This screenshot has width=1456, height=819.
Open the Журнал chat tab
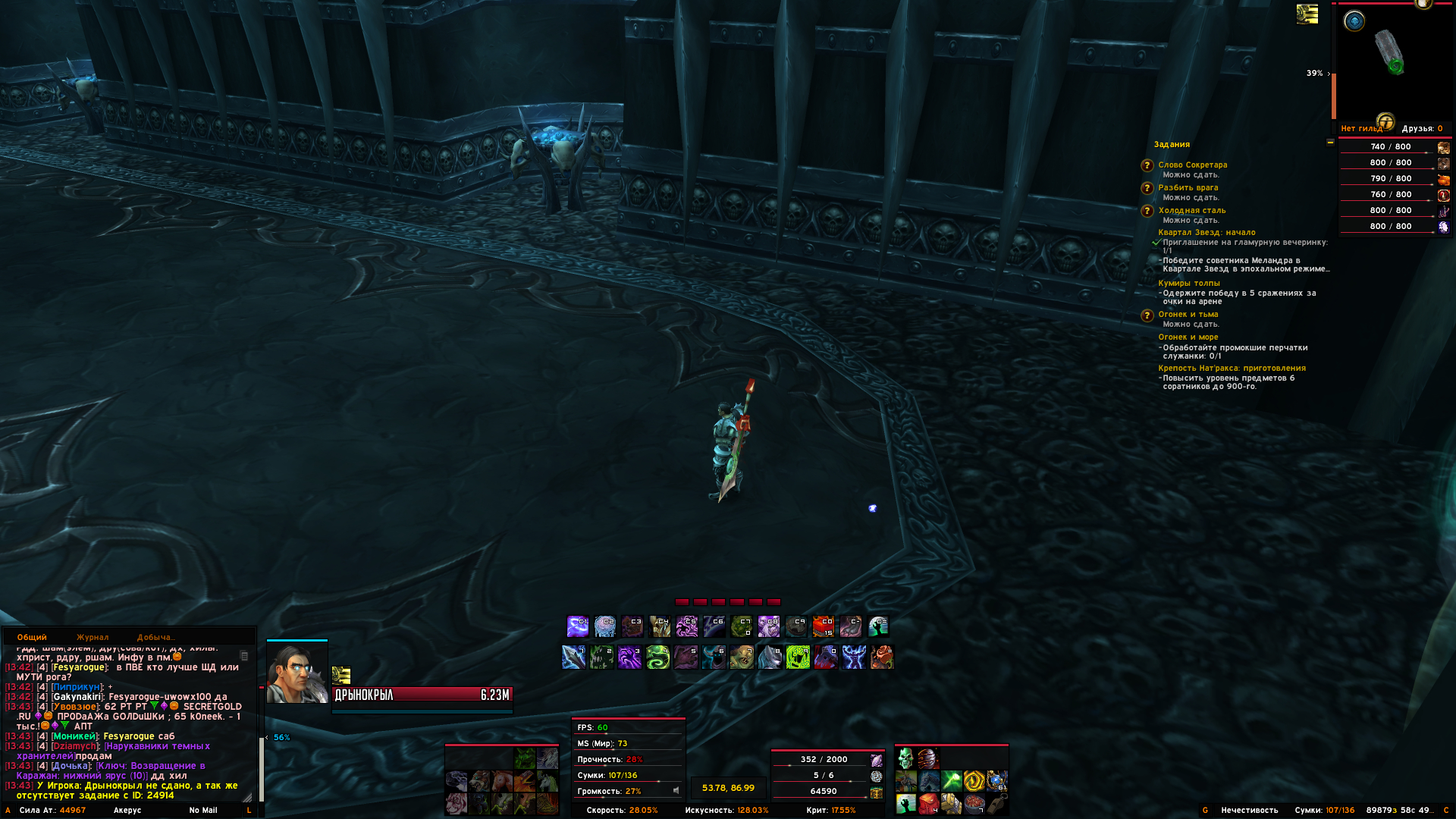tap(93, 637)
